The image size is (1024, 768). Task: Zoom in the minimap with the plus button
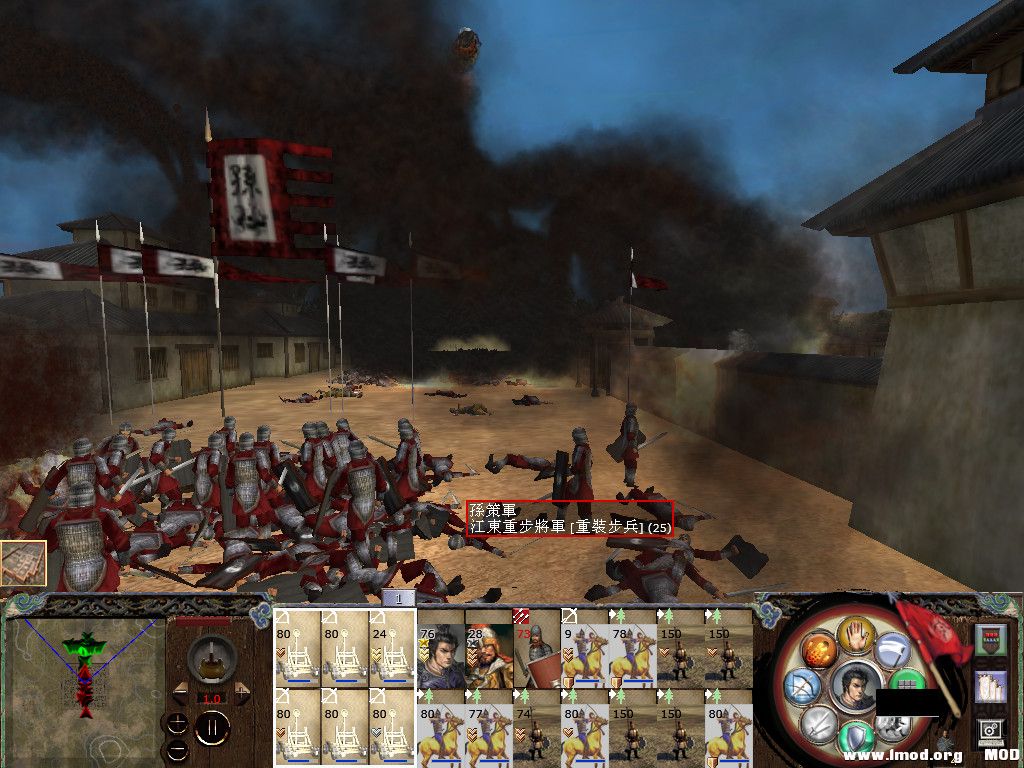click(178, 722)
